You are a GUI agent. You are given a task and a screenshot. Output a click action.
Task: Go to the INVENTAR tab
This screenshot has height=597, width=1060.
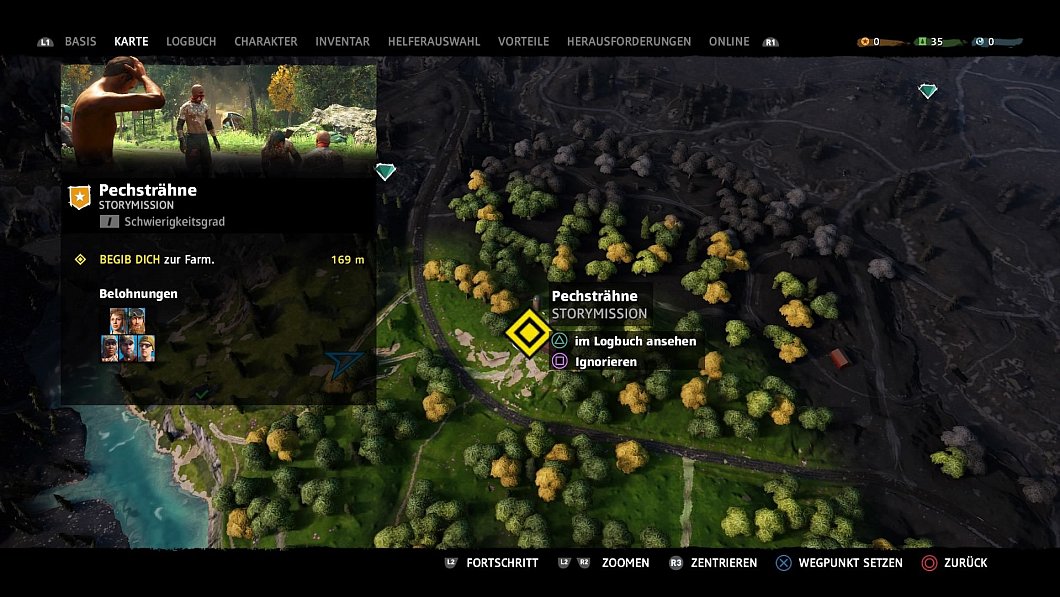coord(342,42)
